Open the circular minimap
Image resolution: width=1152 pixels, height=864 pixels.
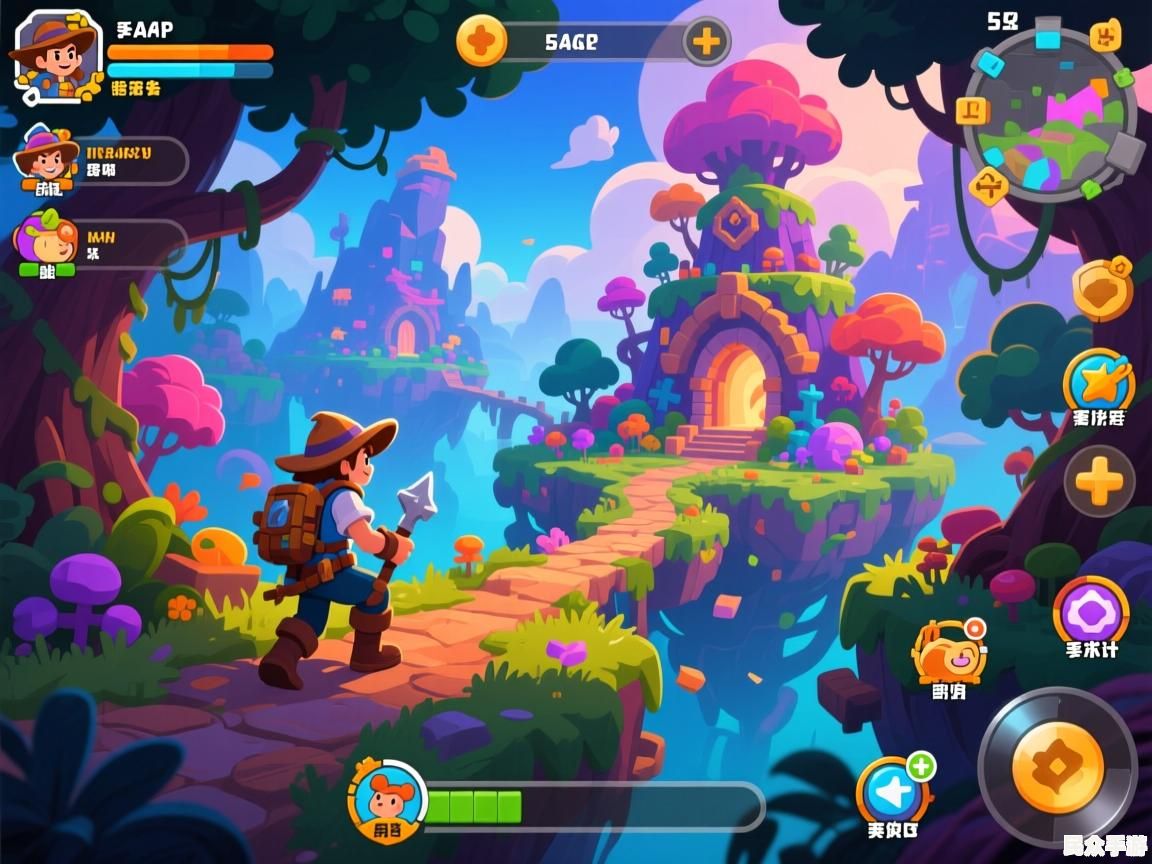1049,116
